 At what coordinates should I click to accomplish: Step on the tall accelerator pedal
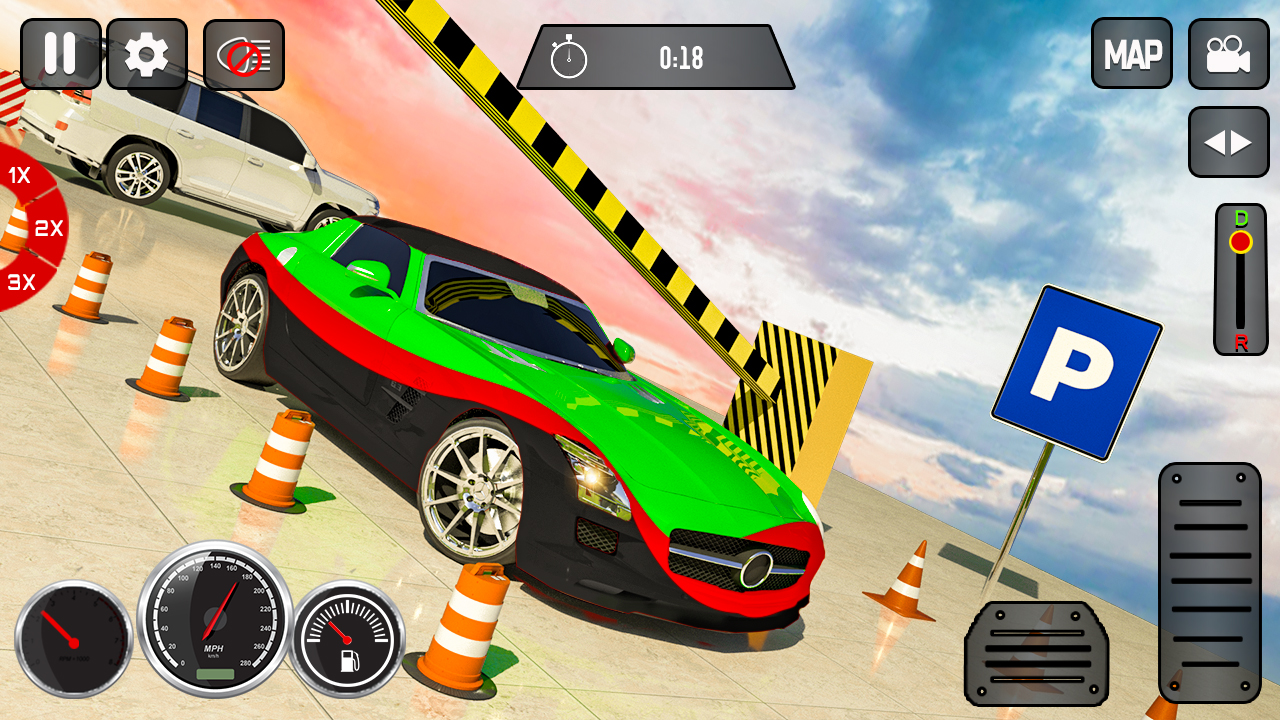pyautogui.click(x=1209, y=580)
